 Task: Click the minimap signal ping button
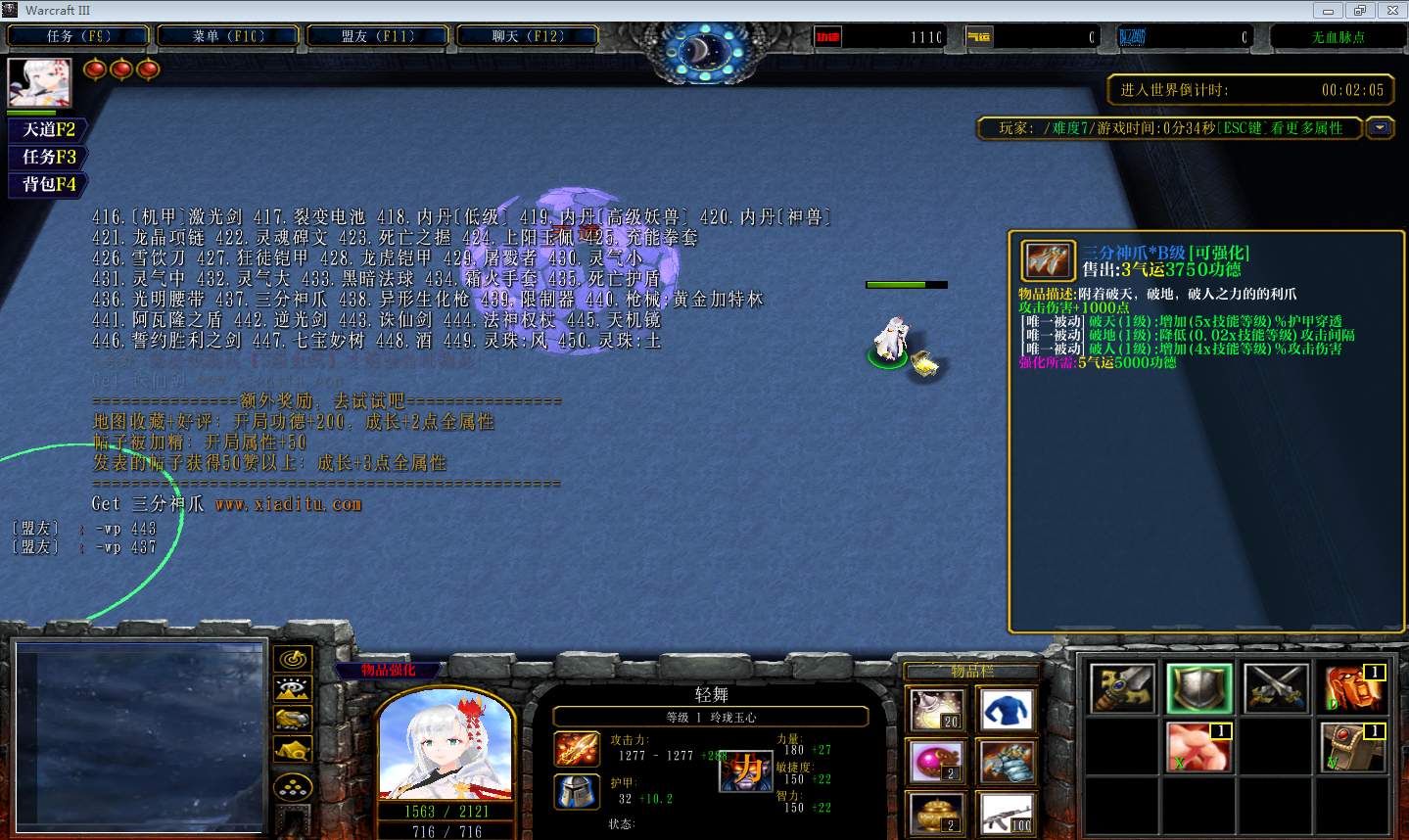pyautogui.click(x=293, y=659)
